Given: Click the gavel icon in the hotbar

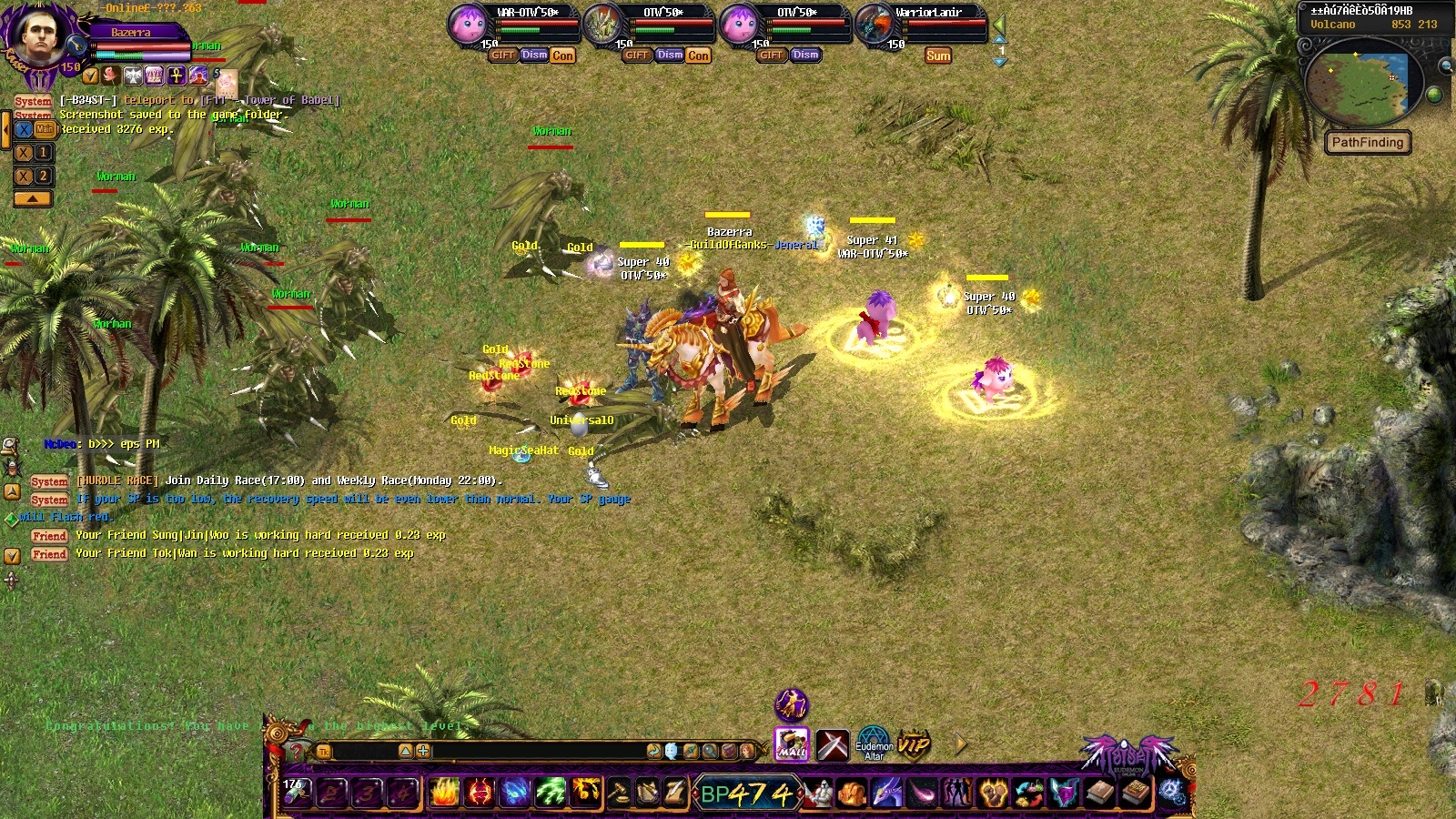Looking at the screenshot, I should (619, 793).
